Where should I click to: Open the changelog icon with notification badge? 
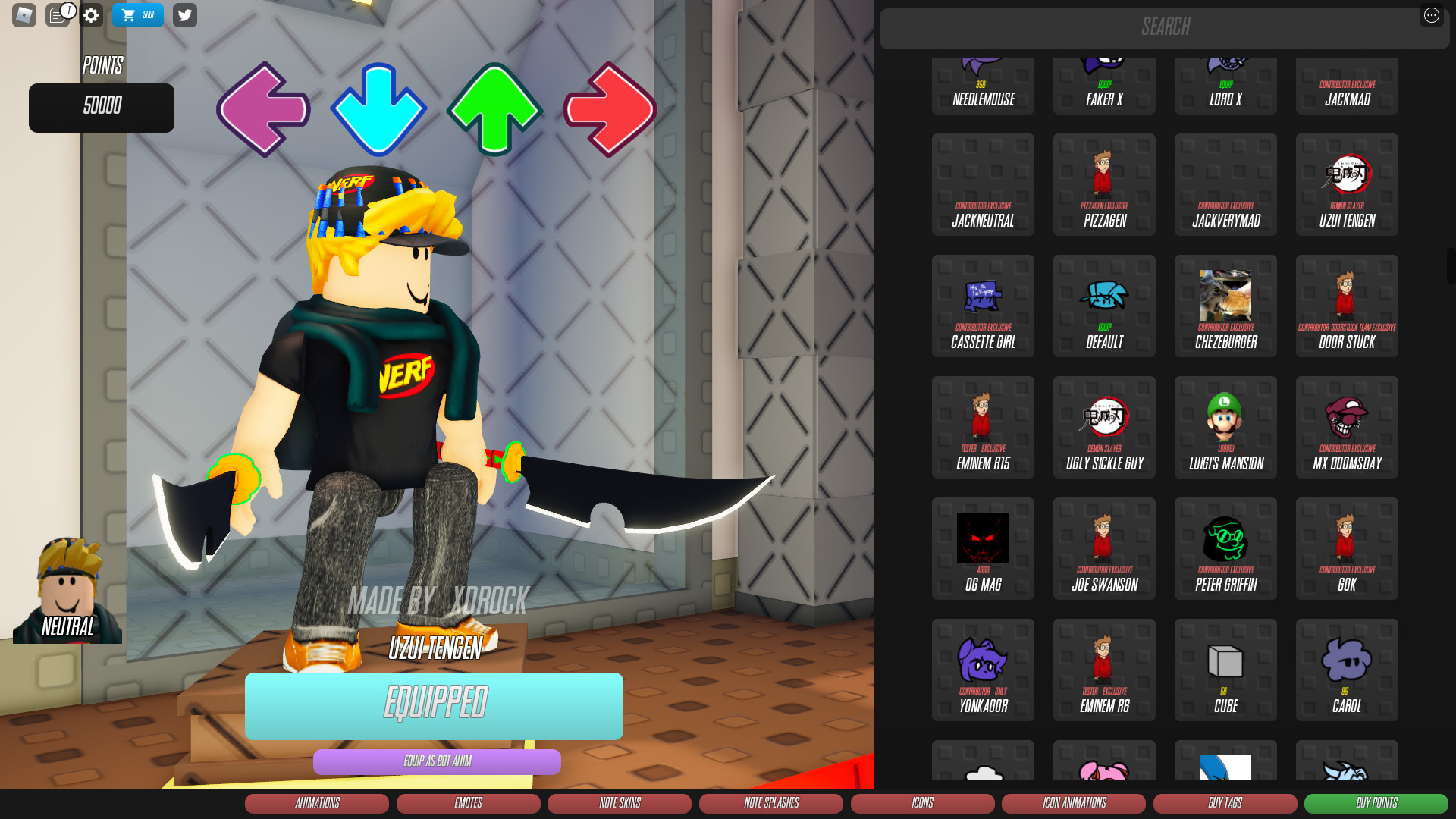coord(58,14)
